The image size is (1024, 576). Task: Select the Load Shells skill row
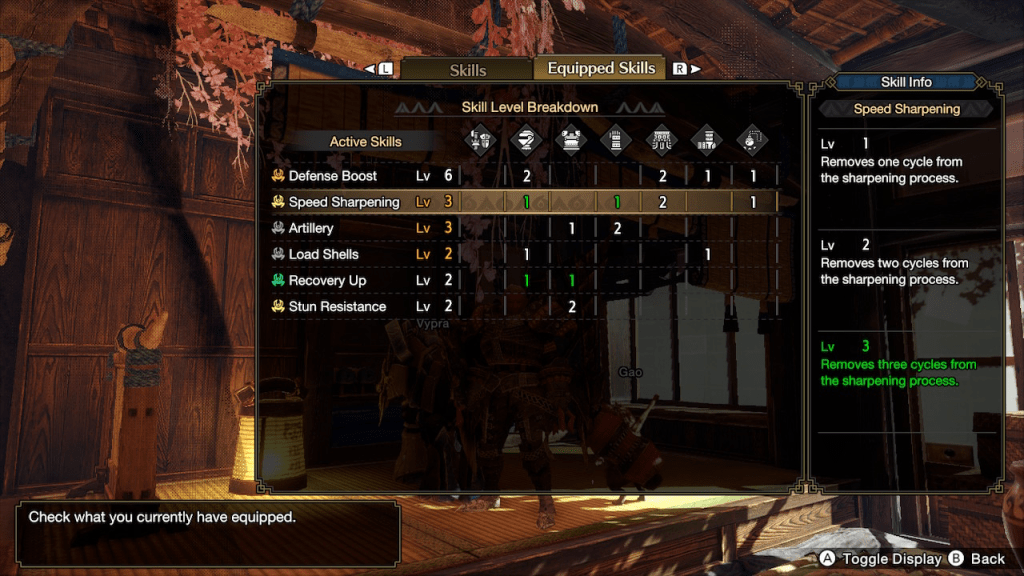[x=323, y=254]
